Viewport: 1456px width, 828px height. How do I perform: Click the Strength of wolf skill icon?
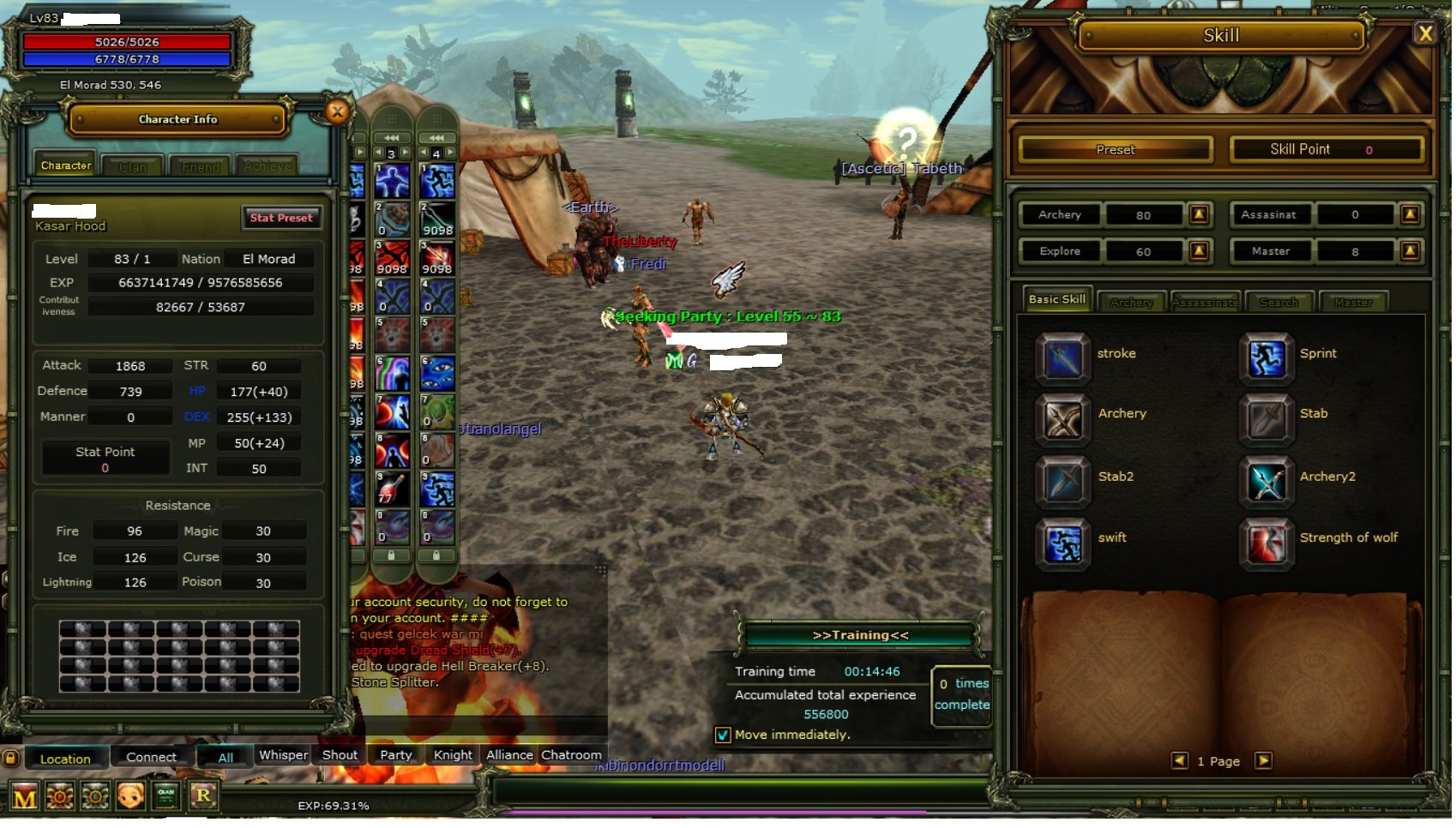[1265, 543]
